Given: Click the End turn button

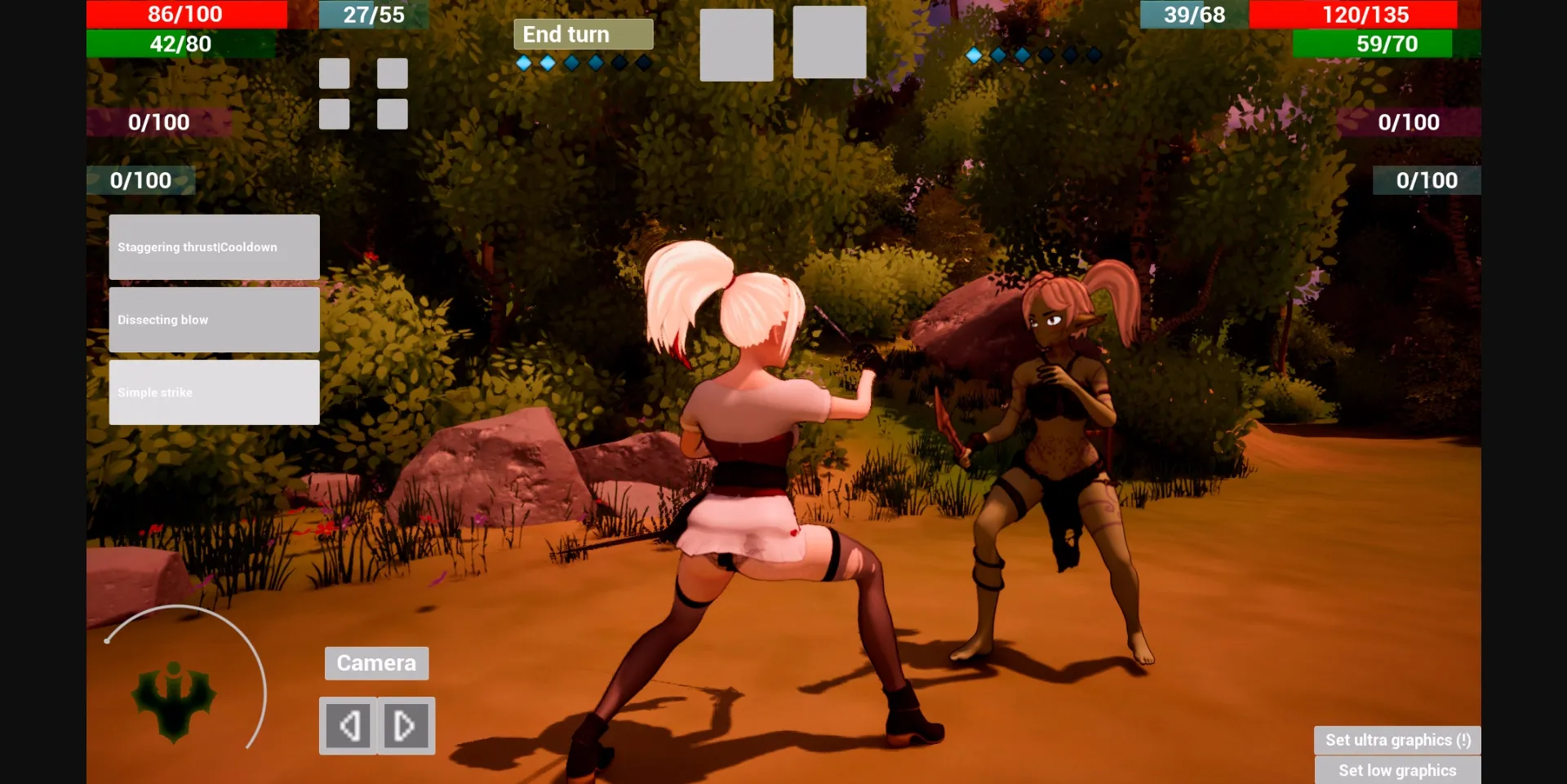Looking at the screenshot, I should coord(583,33).
